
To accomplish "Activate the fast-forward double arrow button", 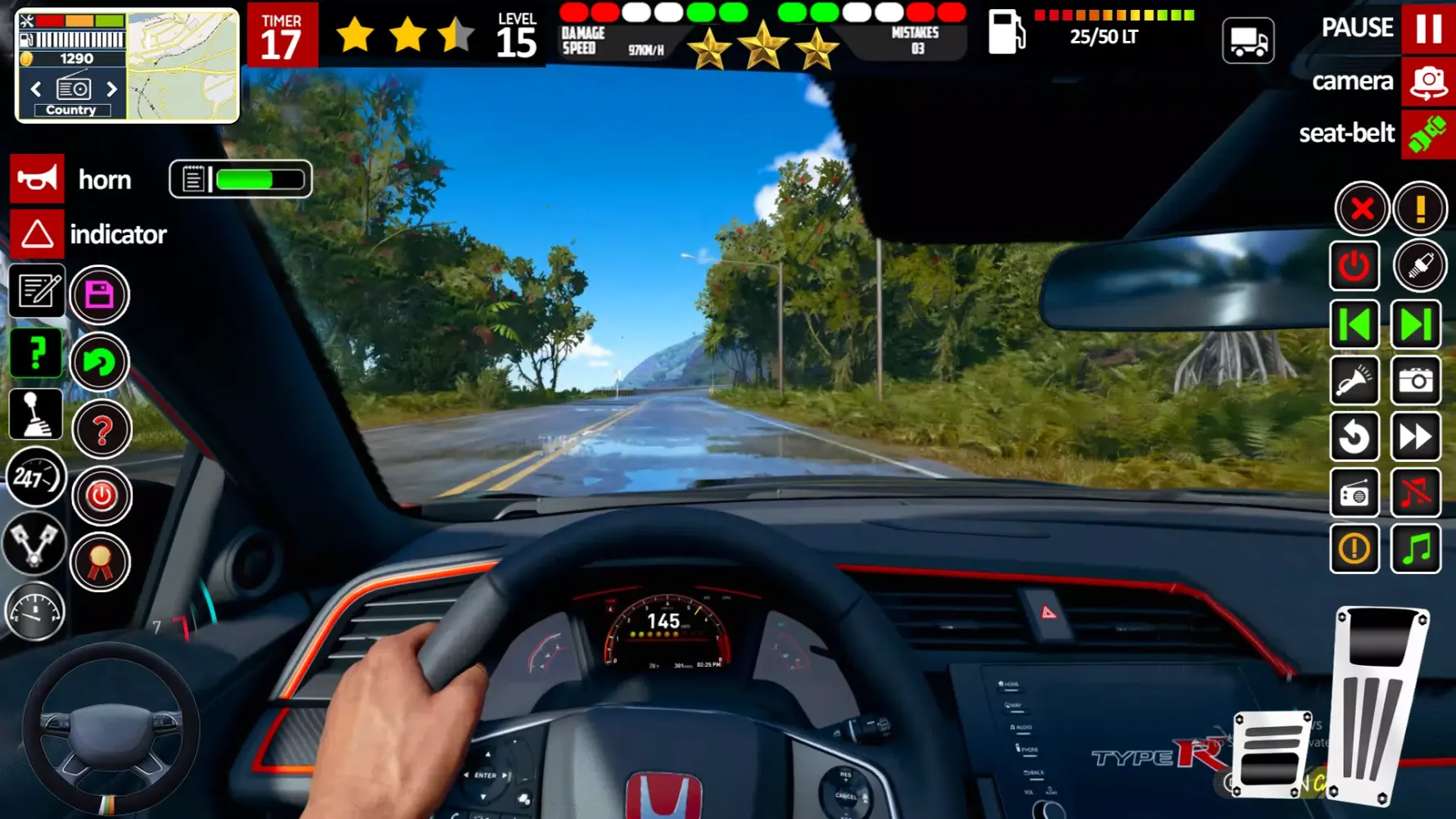I will pyautogui.click(x=1416, y=437).
